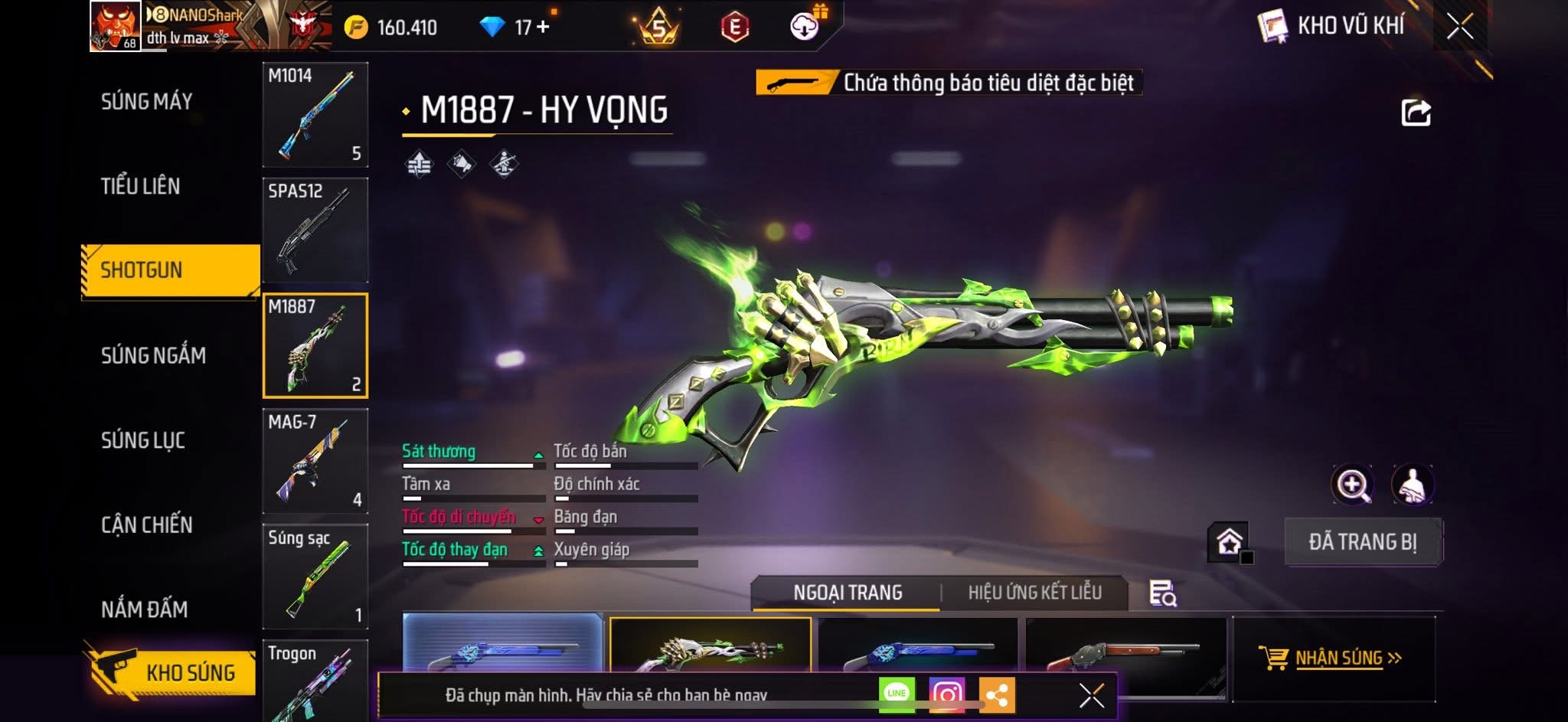1568x722 pixels.
Task: Open the Súng Ngắm category
Action: click(x=153, y=355)
